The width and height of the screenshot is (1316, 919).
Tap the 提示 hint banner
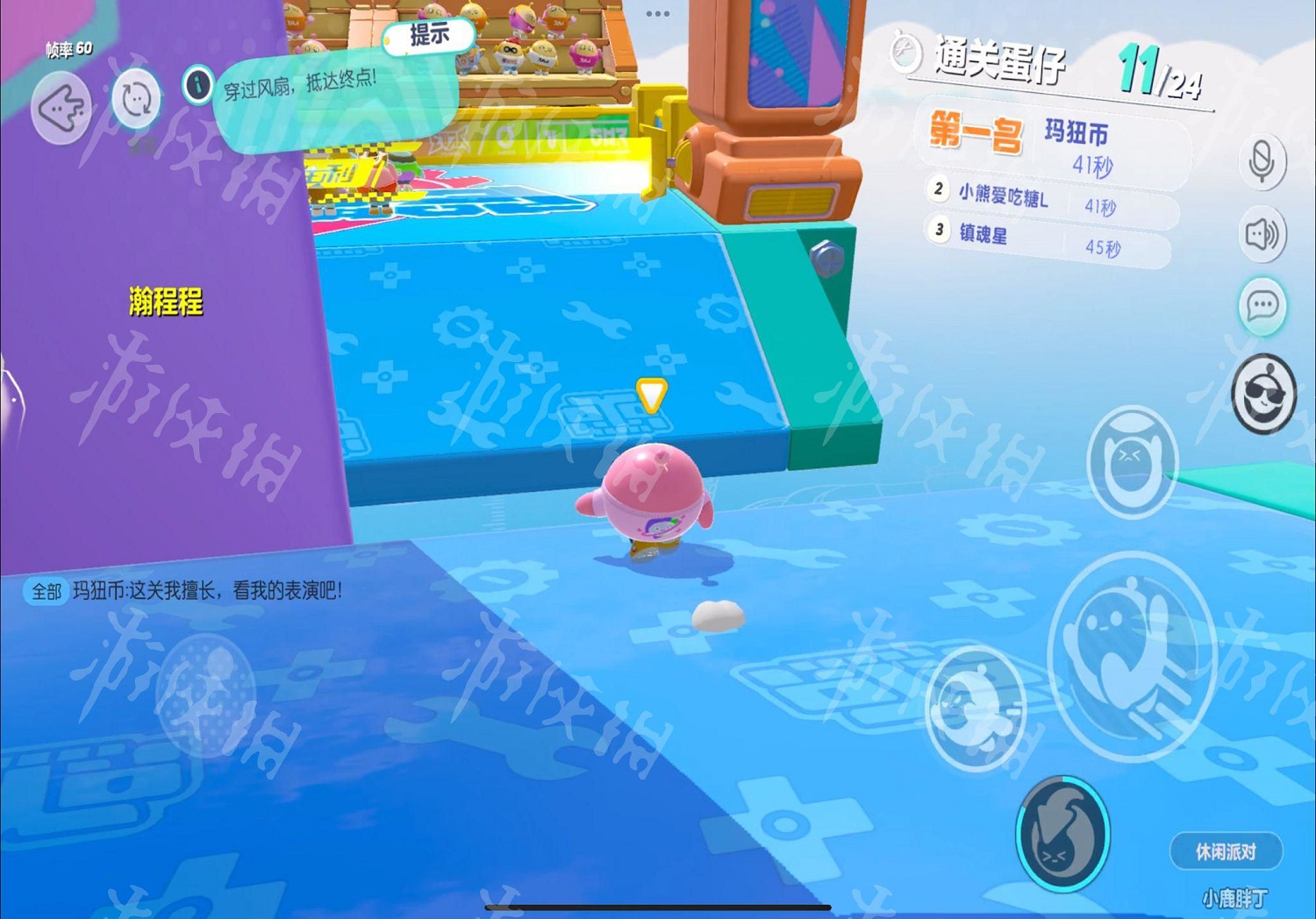click(429, 36)
